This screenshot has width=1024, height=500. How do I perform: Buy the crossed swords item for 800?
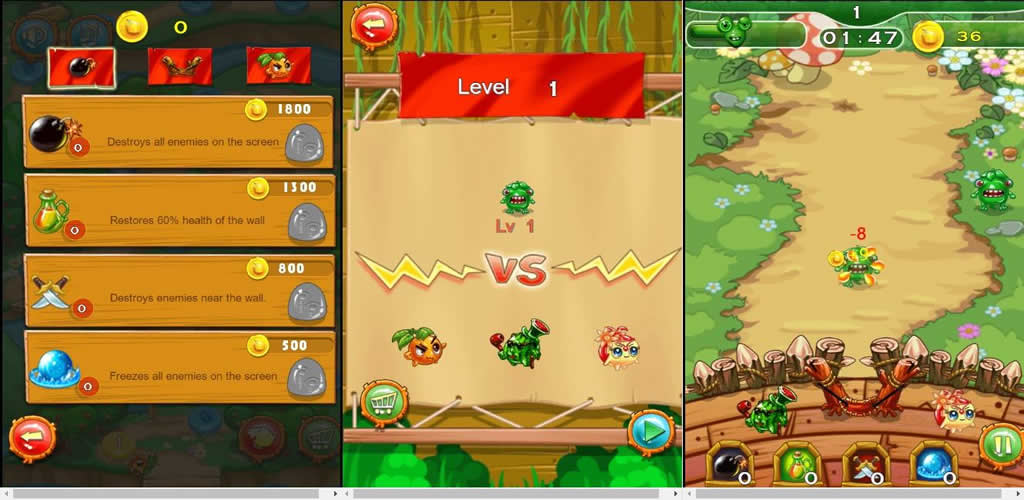coord(304,300)
